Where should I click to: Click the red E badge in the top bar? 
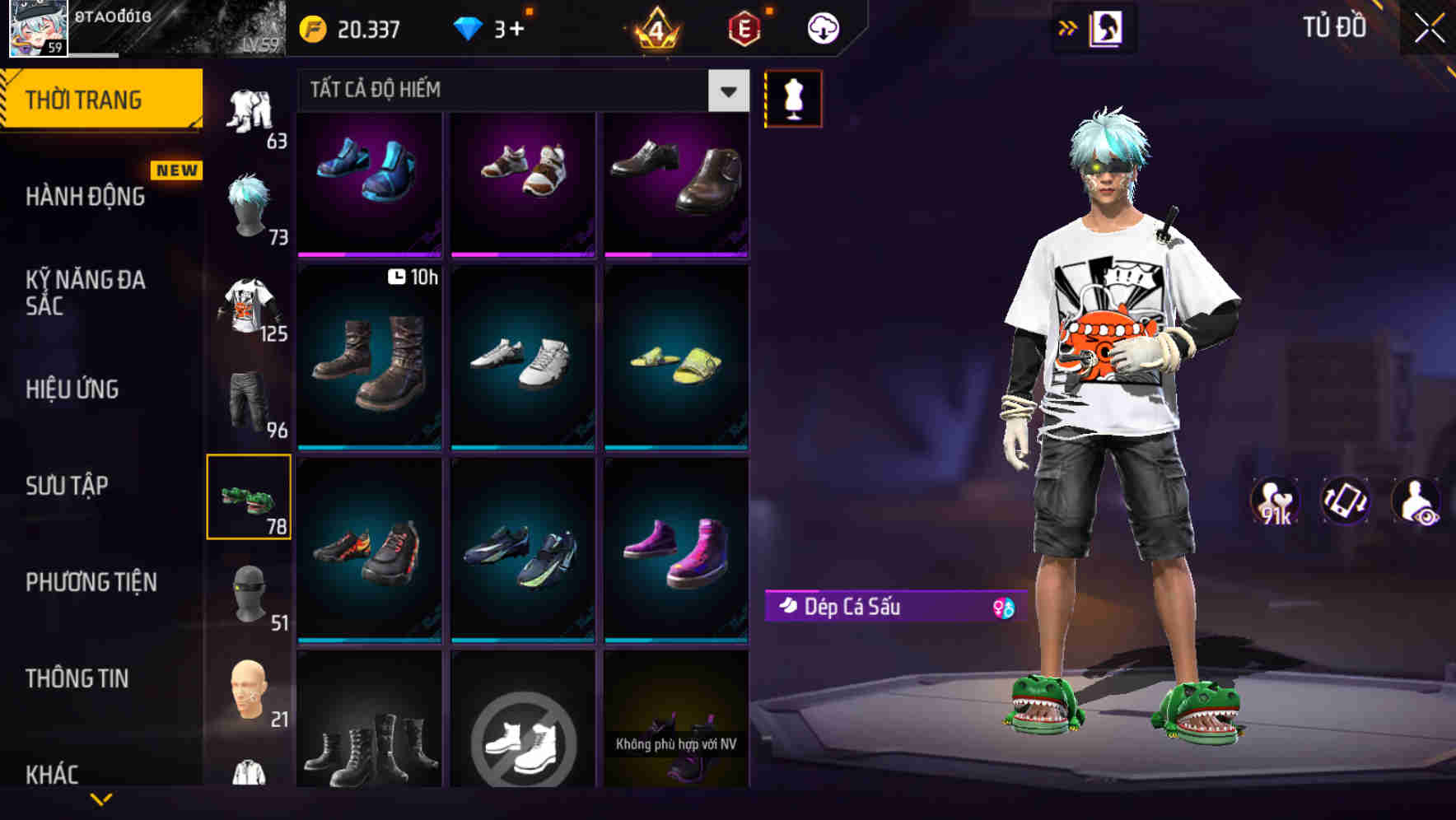(x=743, y=27)
